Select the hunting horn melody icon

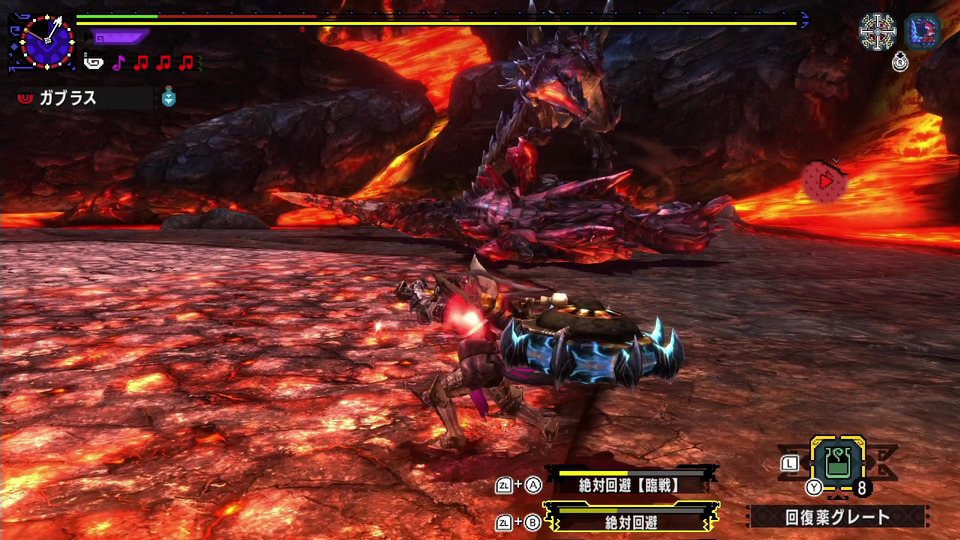pyautogui.click(x=93, y=63)
